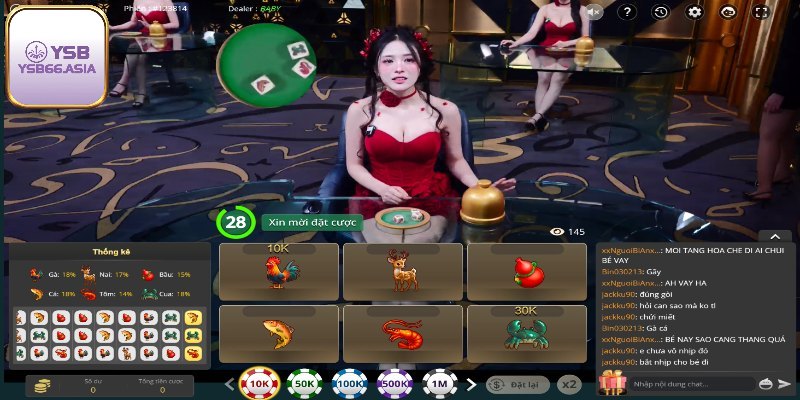Select the 500K chip
Screen dimensions: 800x400
click(395, 383)
